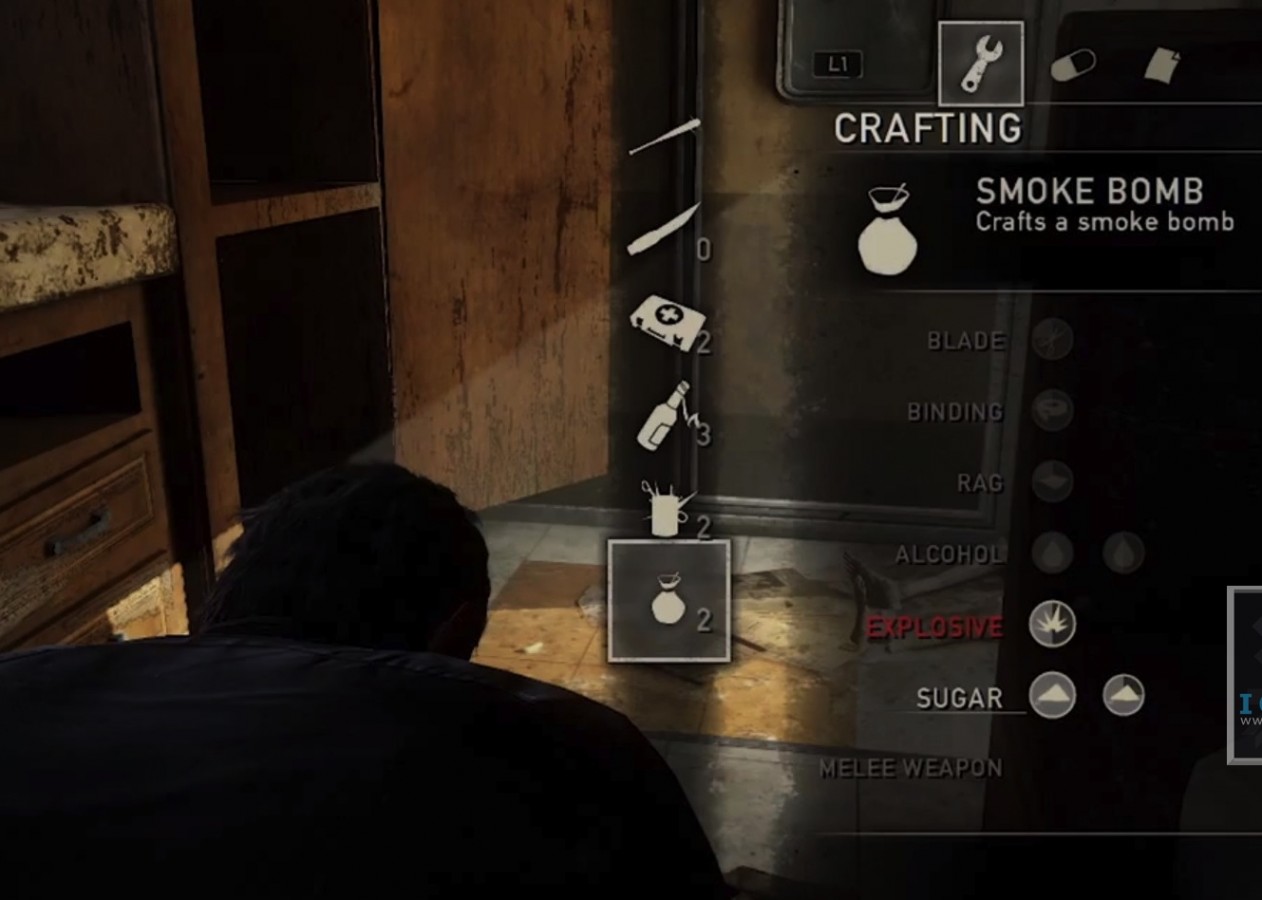Open the paper notes tab

pyautogui.click(x=1162, y=66)
